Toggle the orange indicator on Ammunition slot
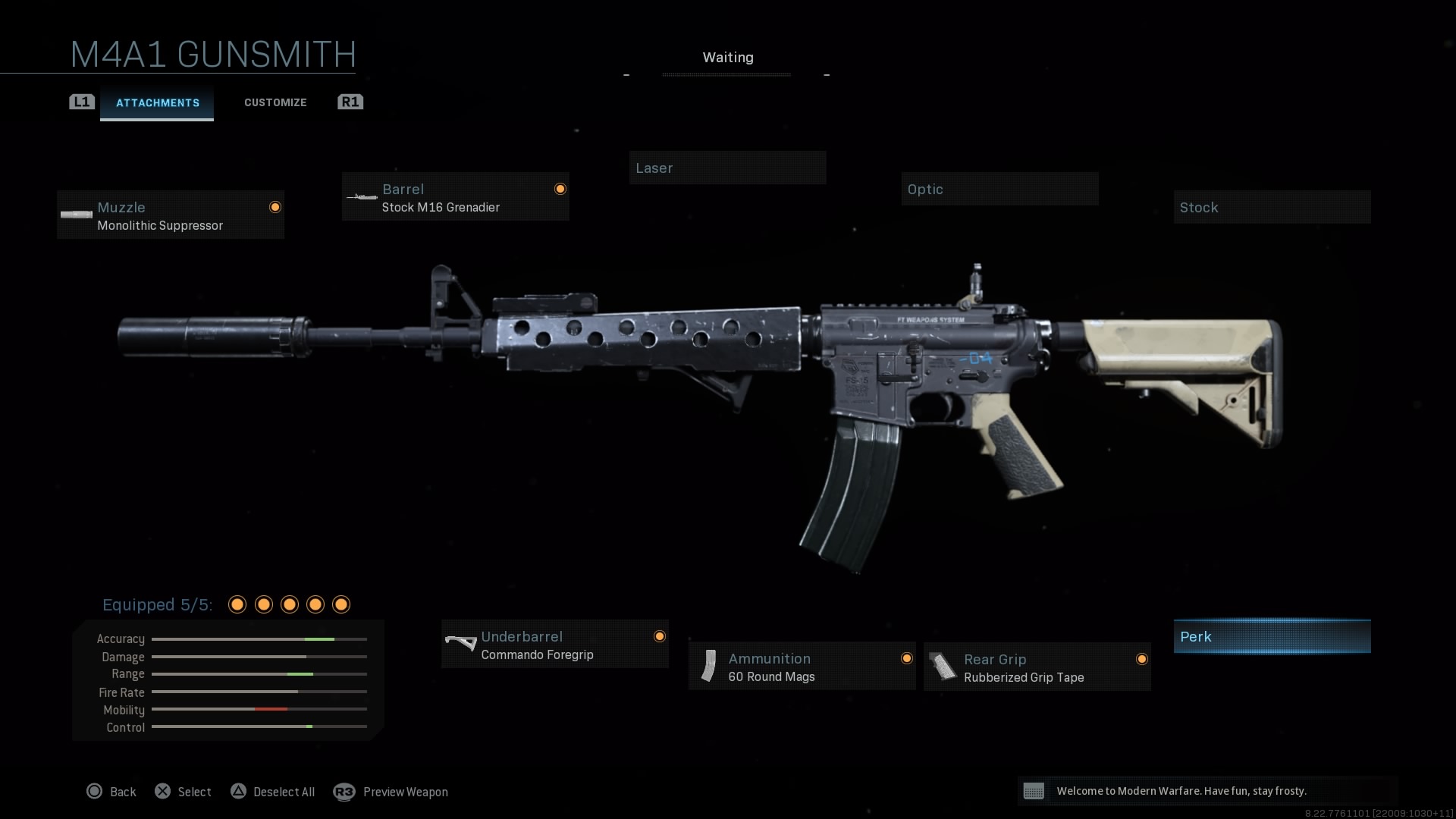This screenshot has height=819, width=1456. pyautogui.click(x=907, y=658)
